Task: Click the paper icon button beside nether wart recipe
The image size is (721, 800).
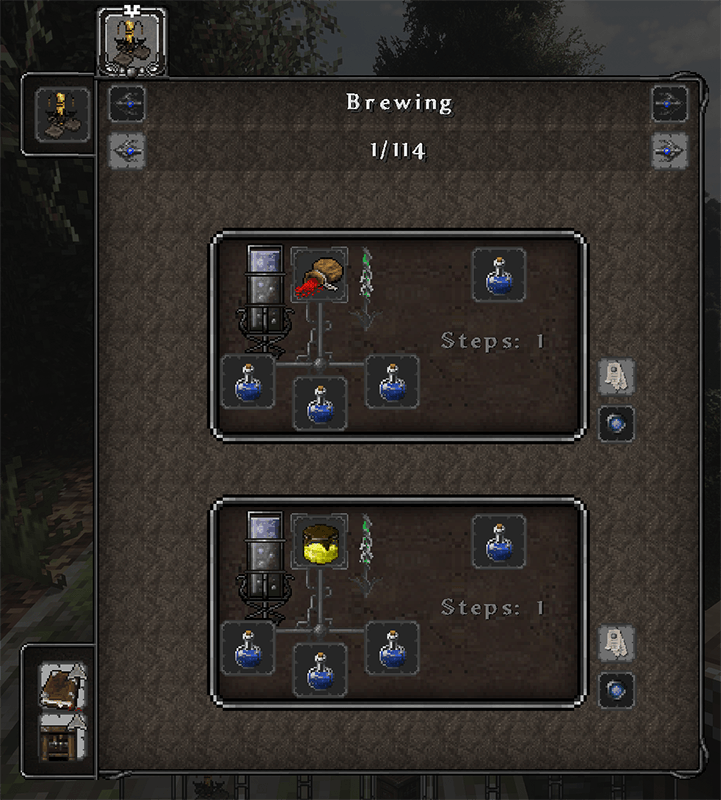Action: pos(616,377)
